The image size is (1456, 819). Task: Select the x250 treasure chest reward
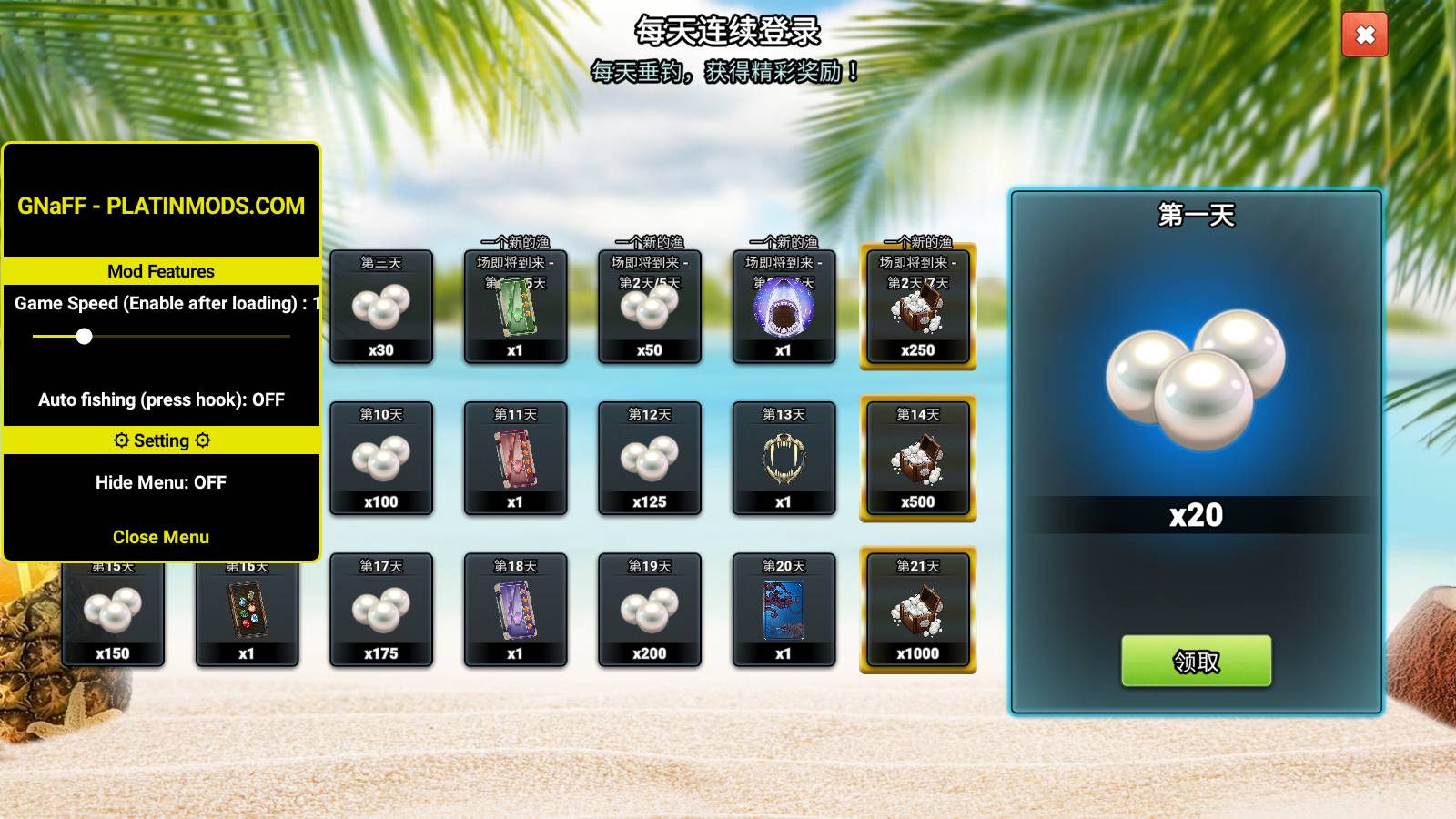[917, 307]
